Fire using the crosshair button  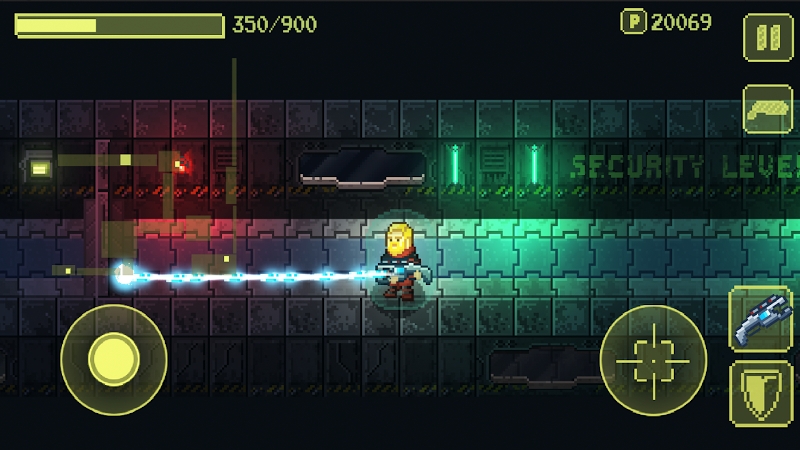[653, 359]
